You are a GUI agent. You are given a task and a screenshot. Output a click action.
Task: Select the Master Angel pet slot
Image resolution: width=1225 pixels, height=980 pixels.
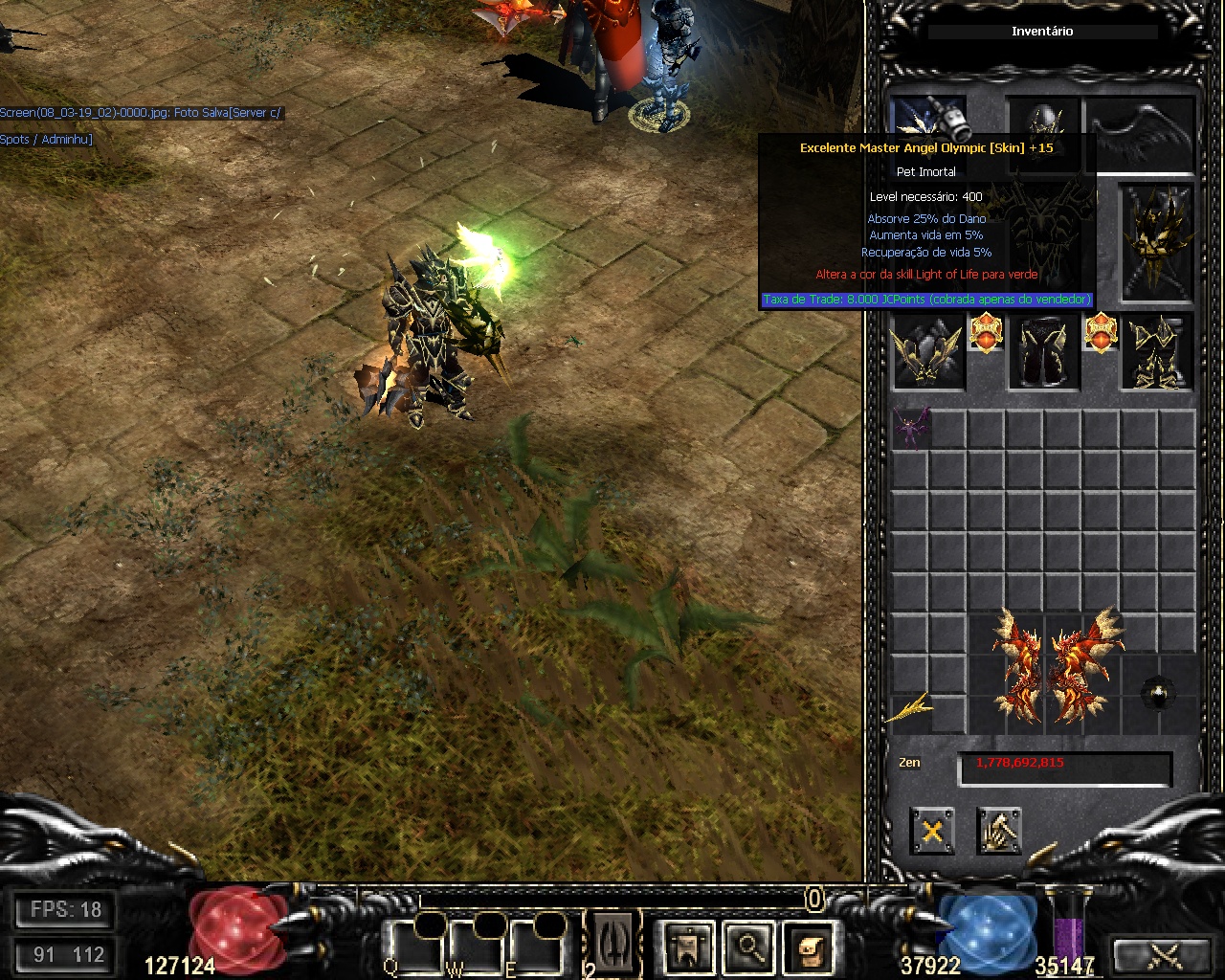[x=927, y=120]
